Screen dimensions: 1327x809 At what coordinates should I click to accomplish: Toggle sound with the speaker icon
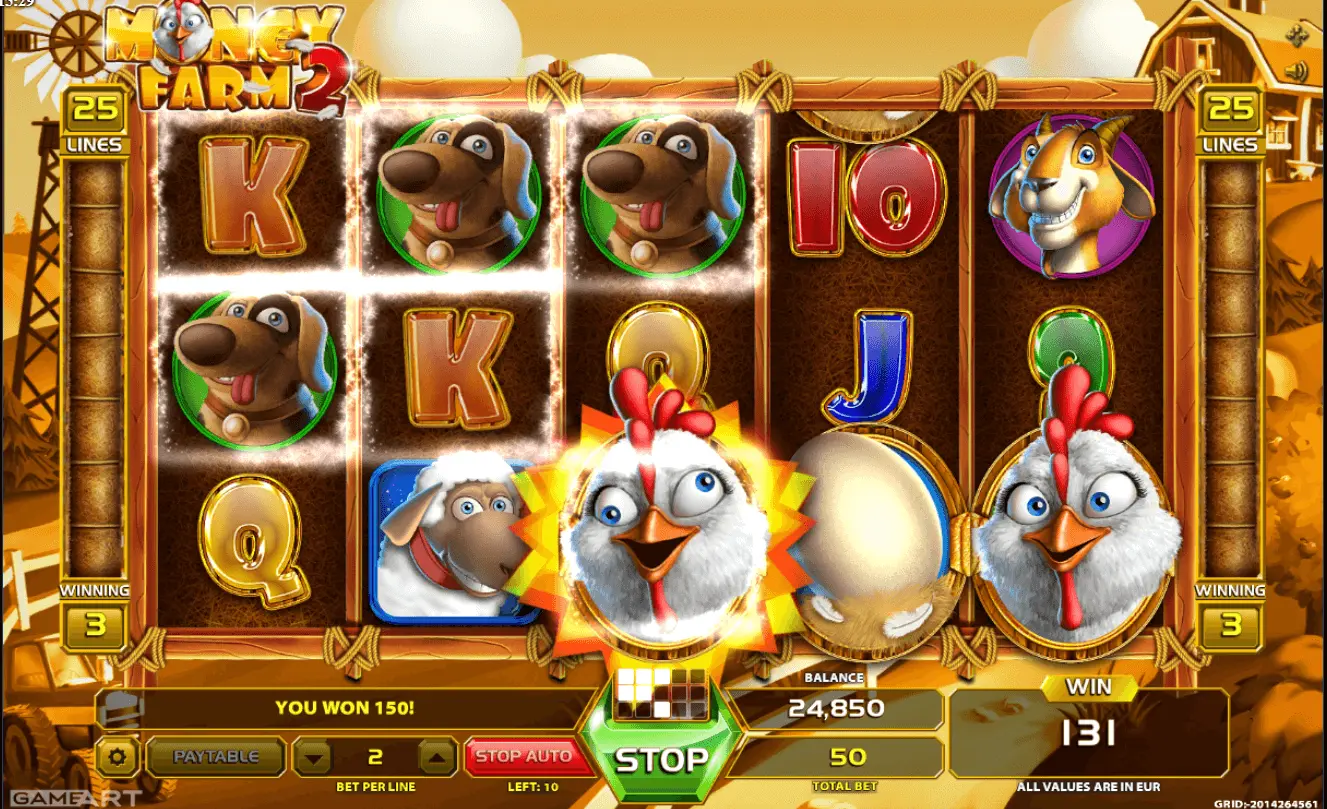pos(1297,71)
